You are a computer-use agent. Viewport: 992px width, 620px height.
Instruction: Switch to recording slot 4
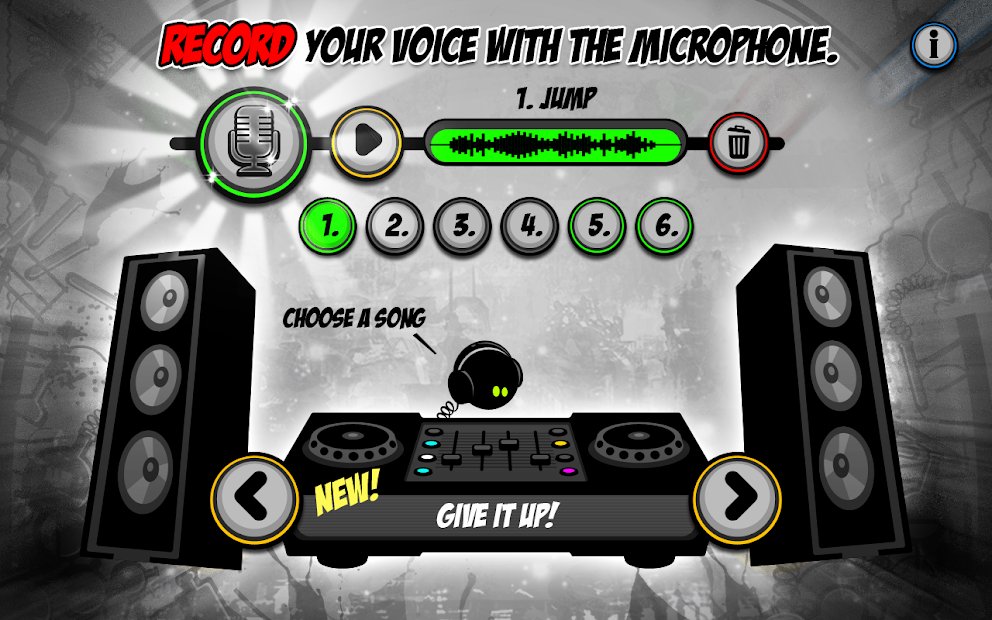coord(531,226)
